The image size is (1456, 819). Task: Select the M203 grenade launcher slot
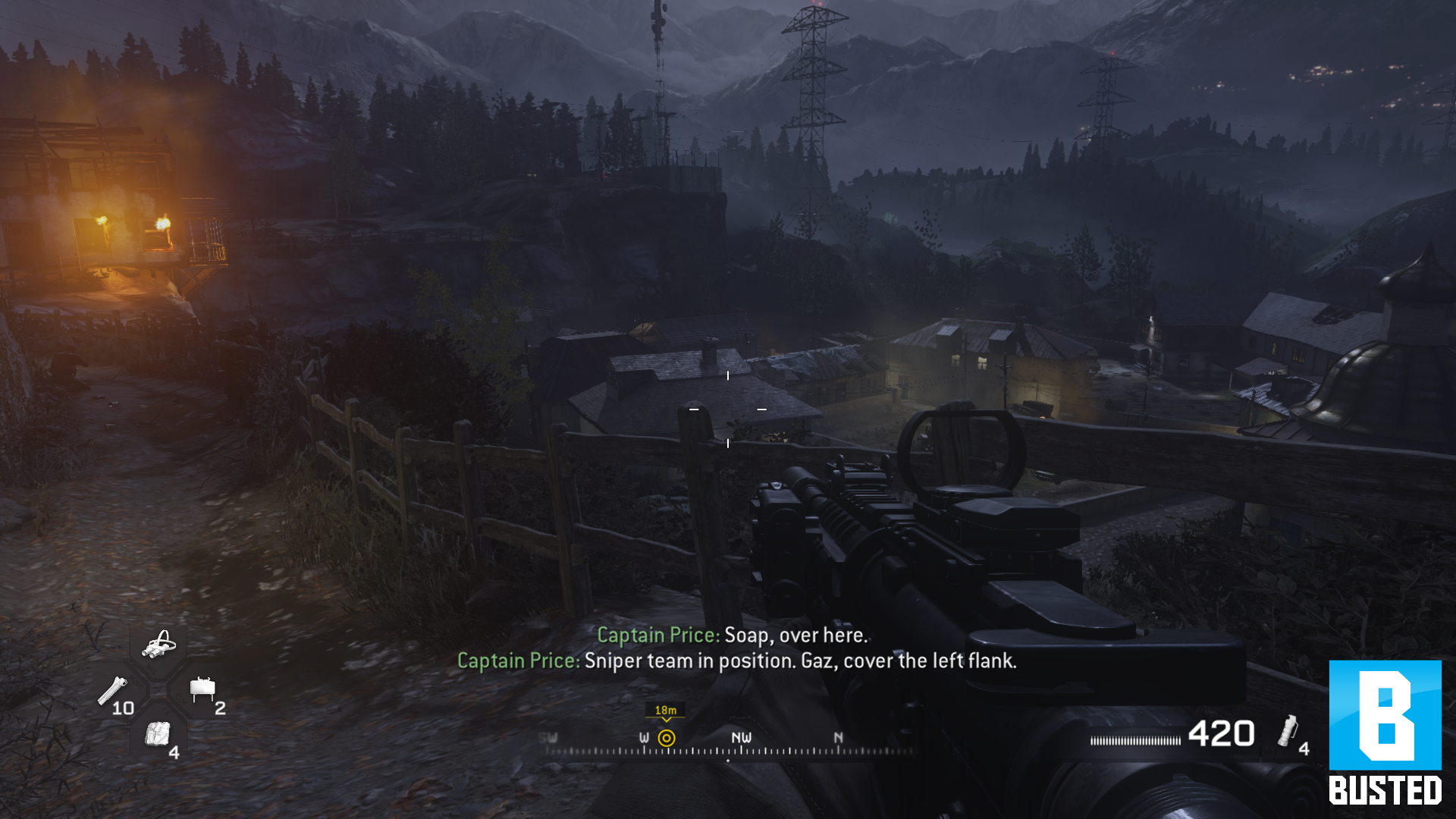click(114, 692)
